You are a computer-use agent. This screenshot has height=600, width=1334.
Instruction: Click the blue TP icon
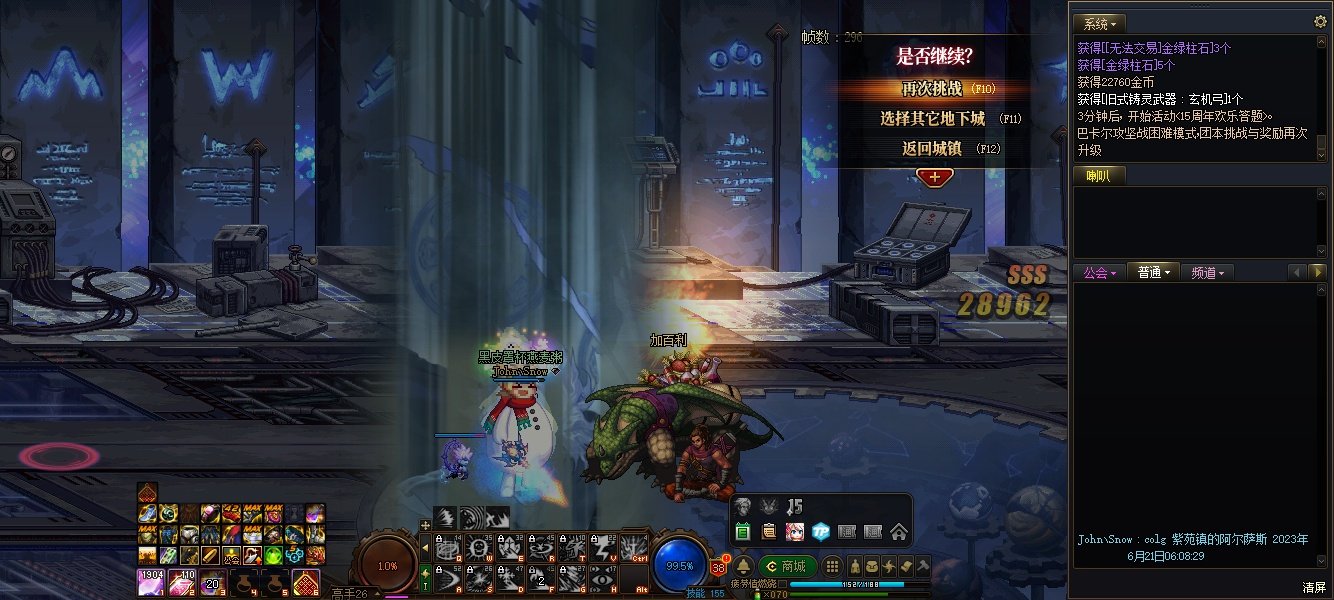(x=821, y=532)
